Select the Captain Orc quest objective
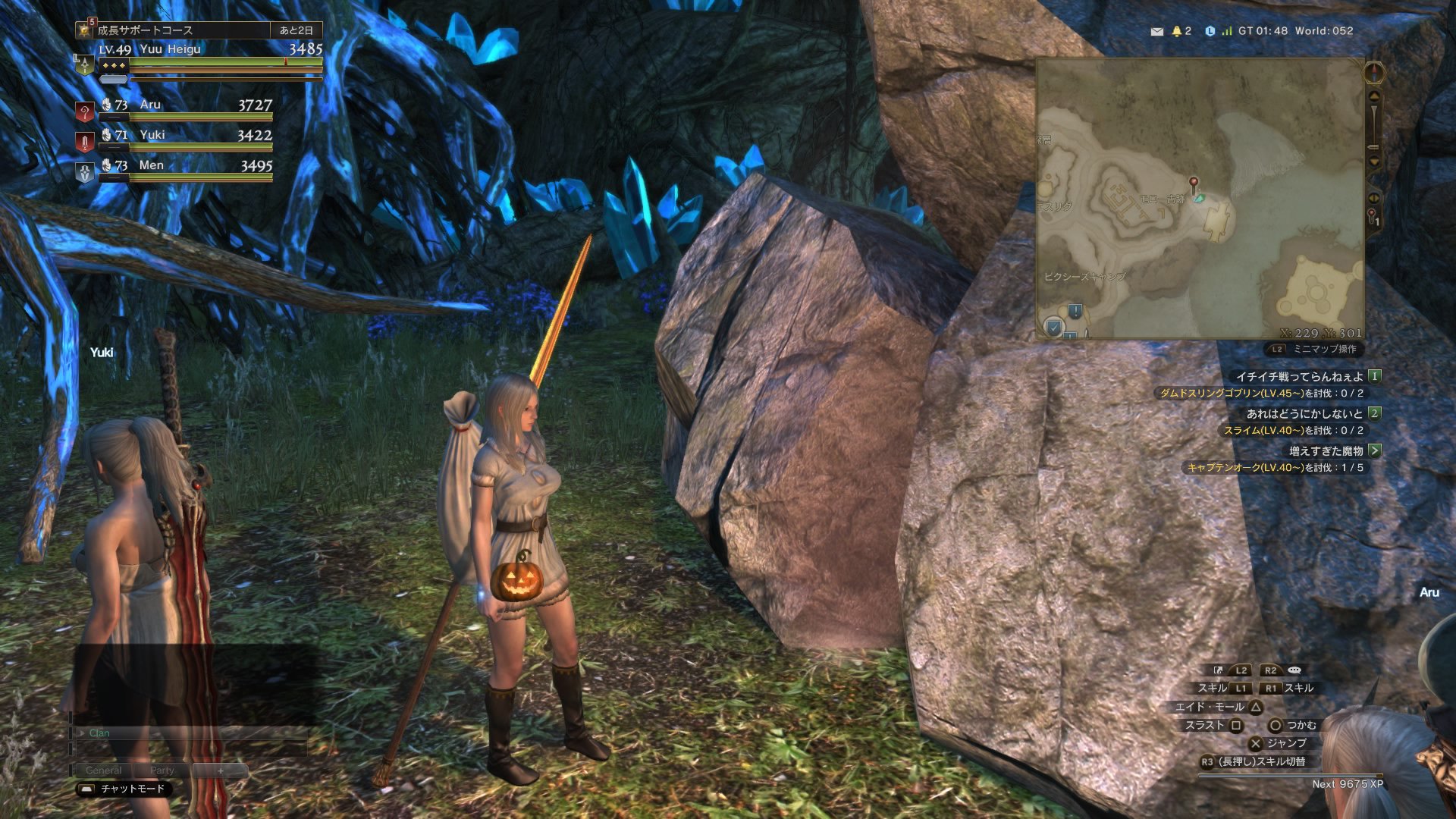 [x=1275, y=468]
